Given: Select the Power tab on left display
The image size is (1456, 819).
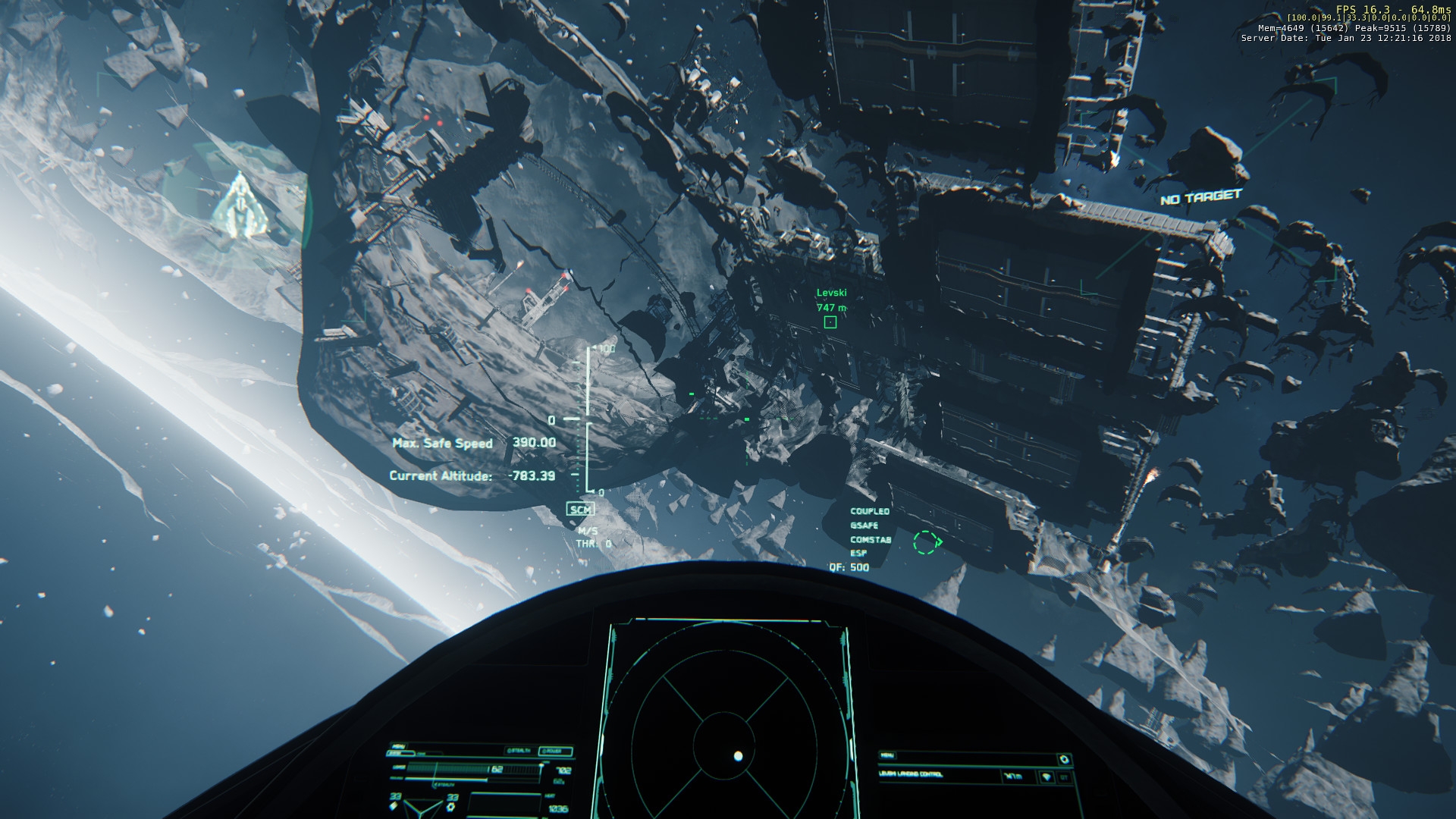Looking at the screenshot, I should tap(555, 752).
